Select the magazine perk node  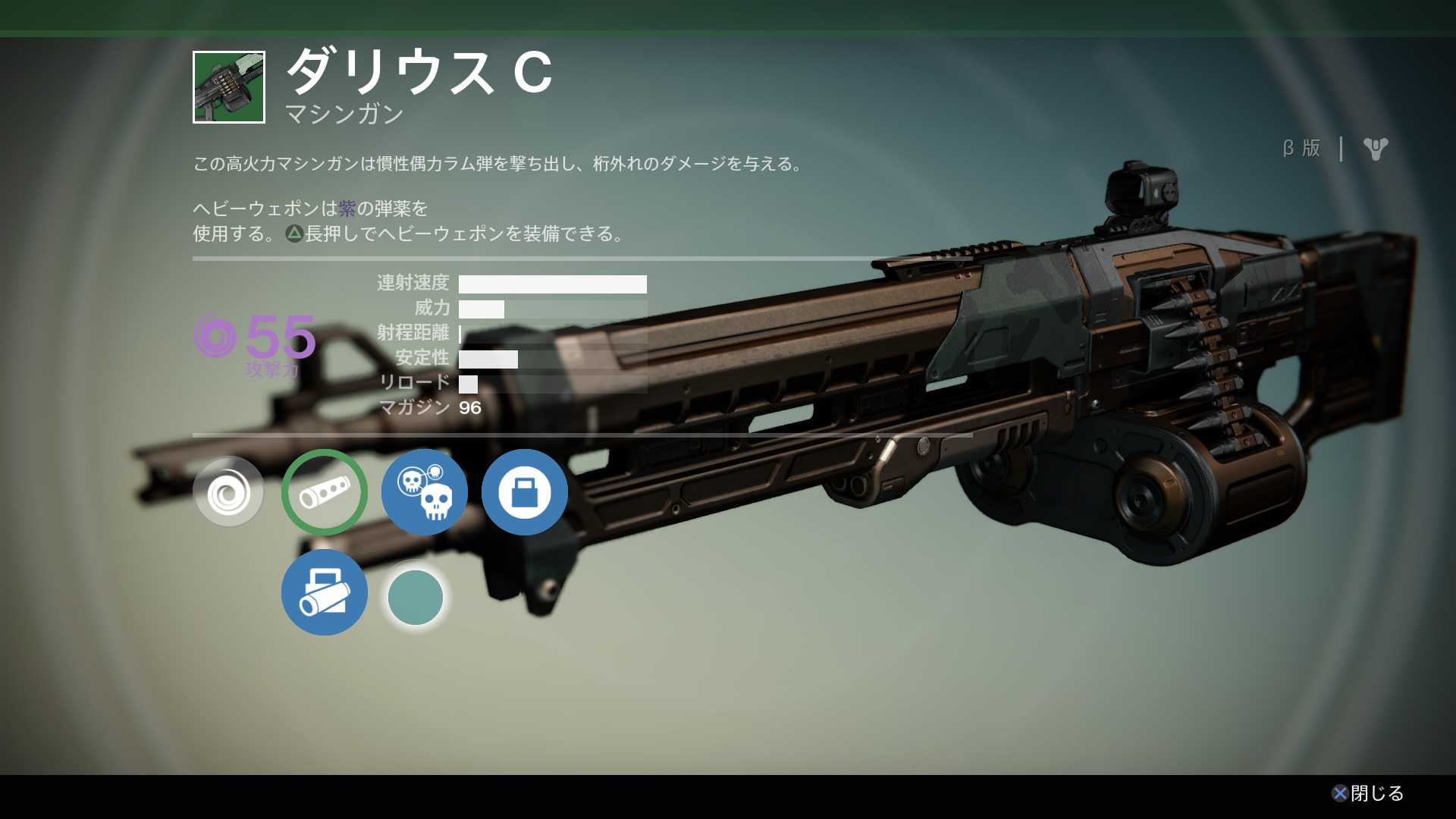coord(525,492)
